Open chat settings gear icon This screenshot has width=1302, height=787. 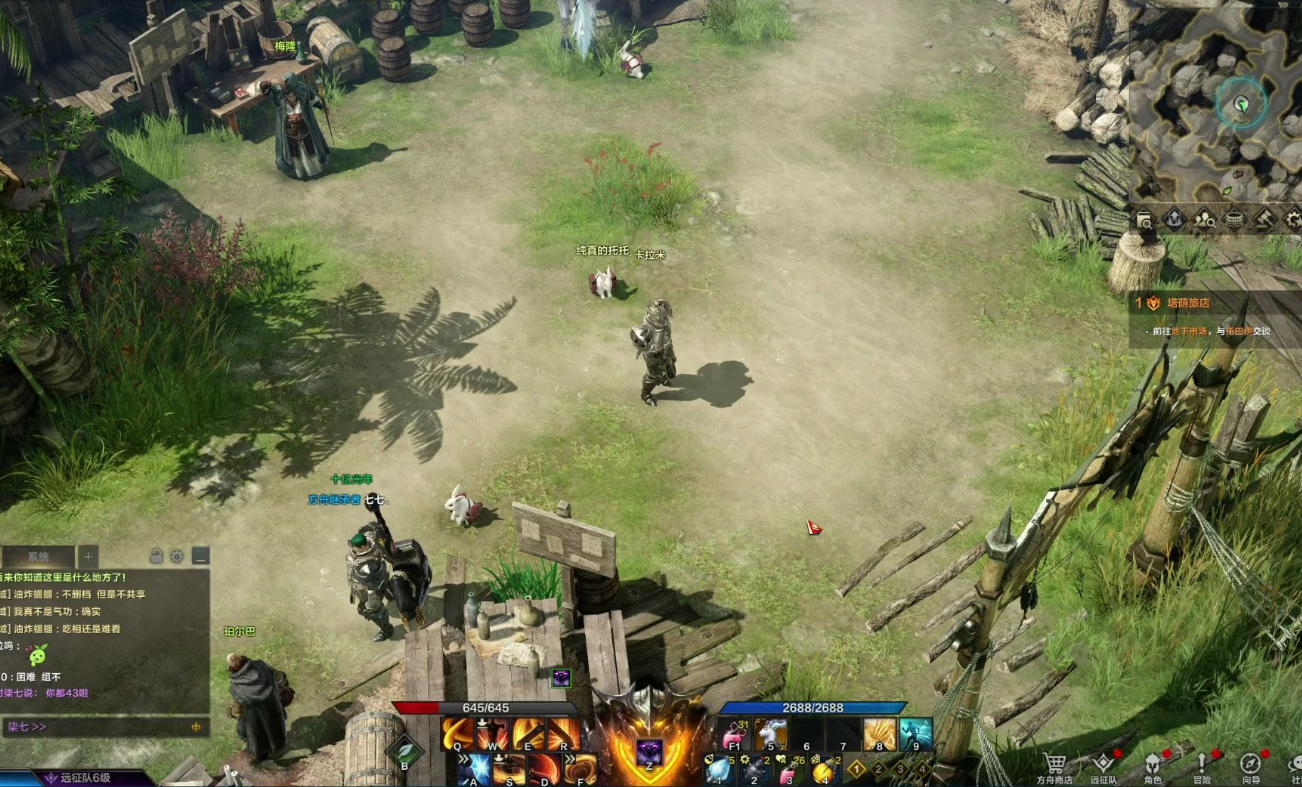point(177,556)
